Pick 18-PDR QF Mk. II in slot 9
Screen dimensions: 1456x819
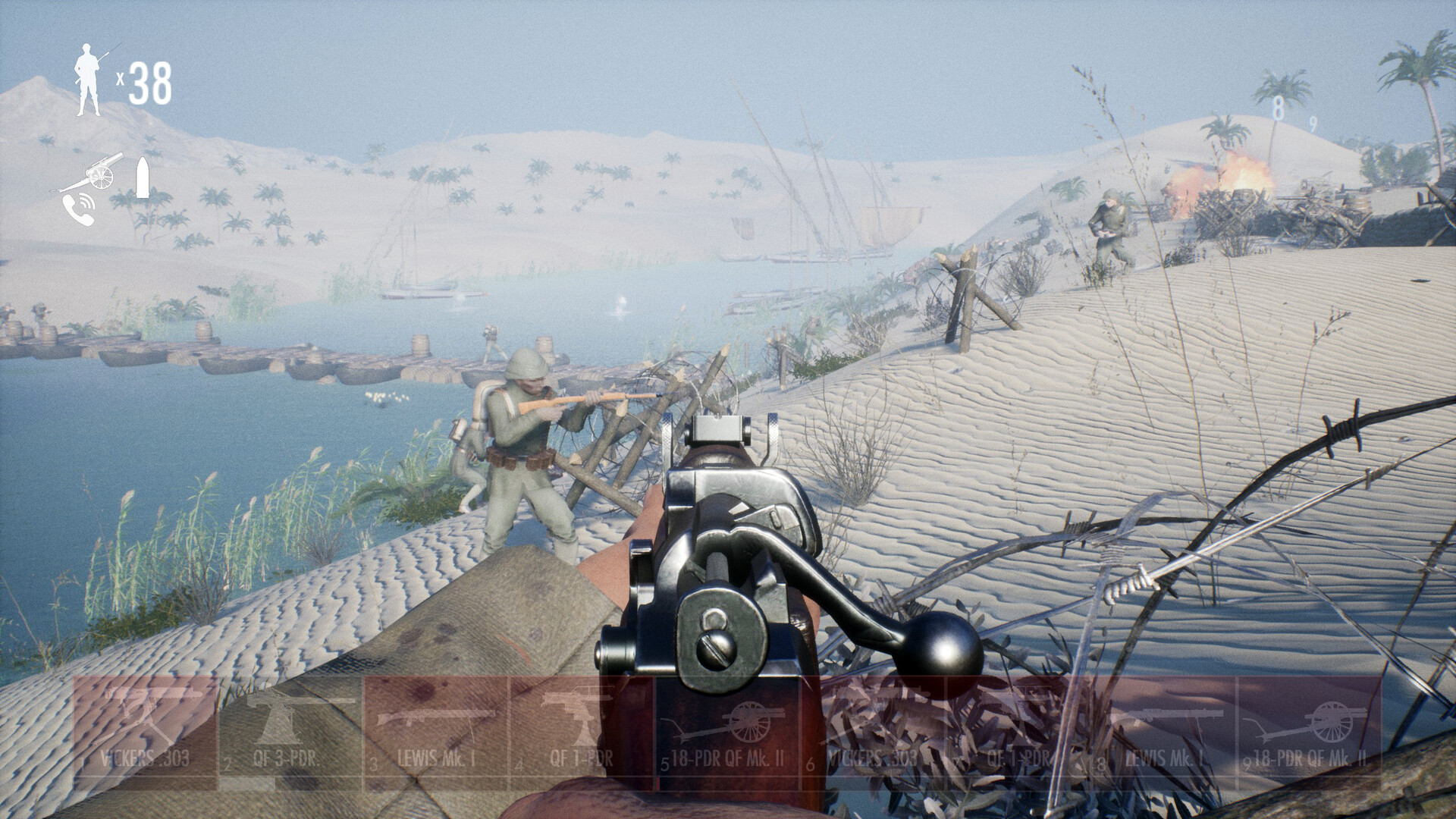coord(1310,723)
